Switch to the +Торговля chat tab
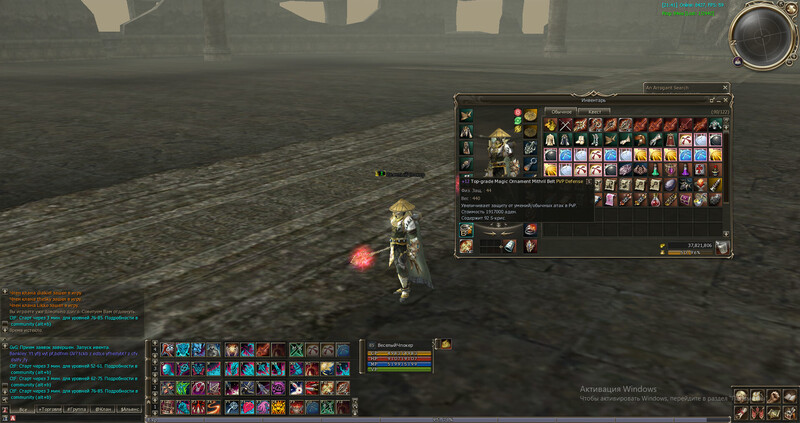The height and width of the screenshot is (423, 800). click(x=50, y=410)
